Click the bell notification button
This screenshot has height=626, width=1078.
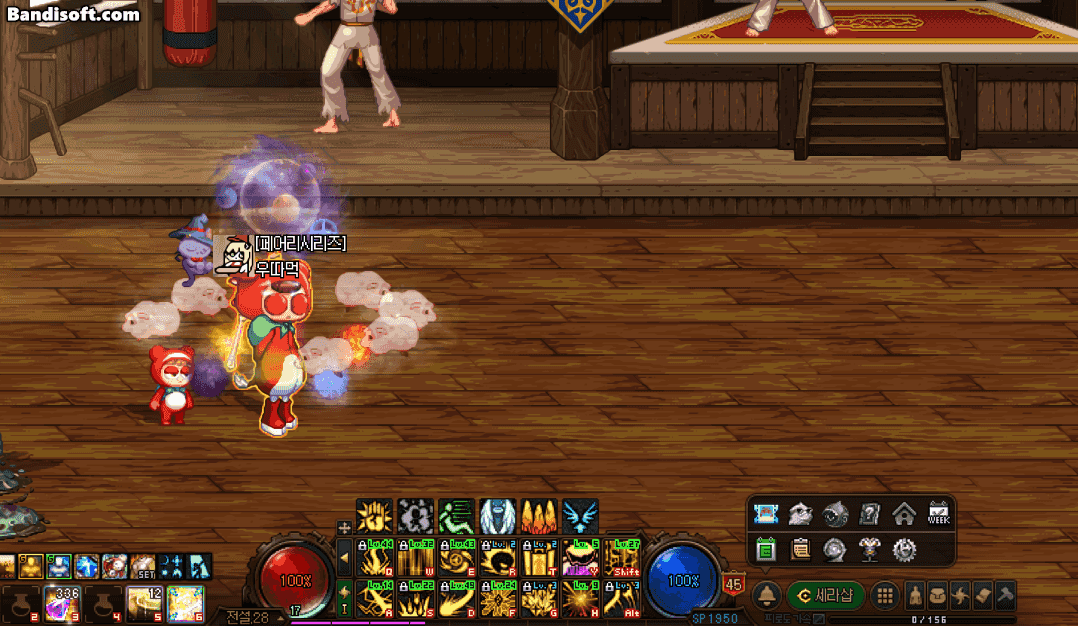pyautogui.click(x=767, y=596)
